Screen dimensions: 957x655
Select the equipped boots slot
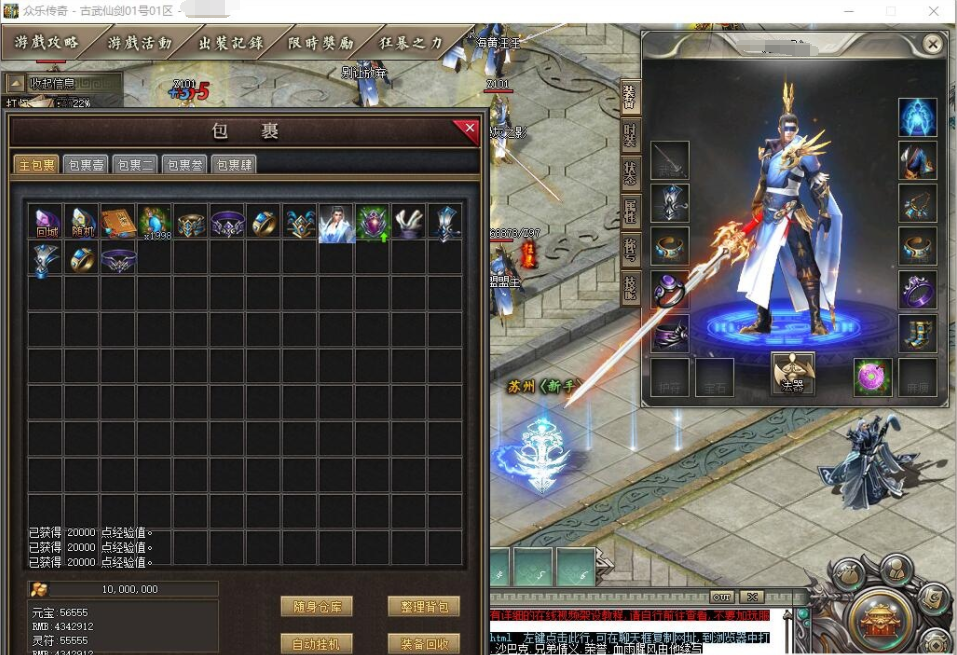click(x=917, y=333)
